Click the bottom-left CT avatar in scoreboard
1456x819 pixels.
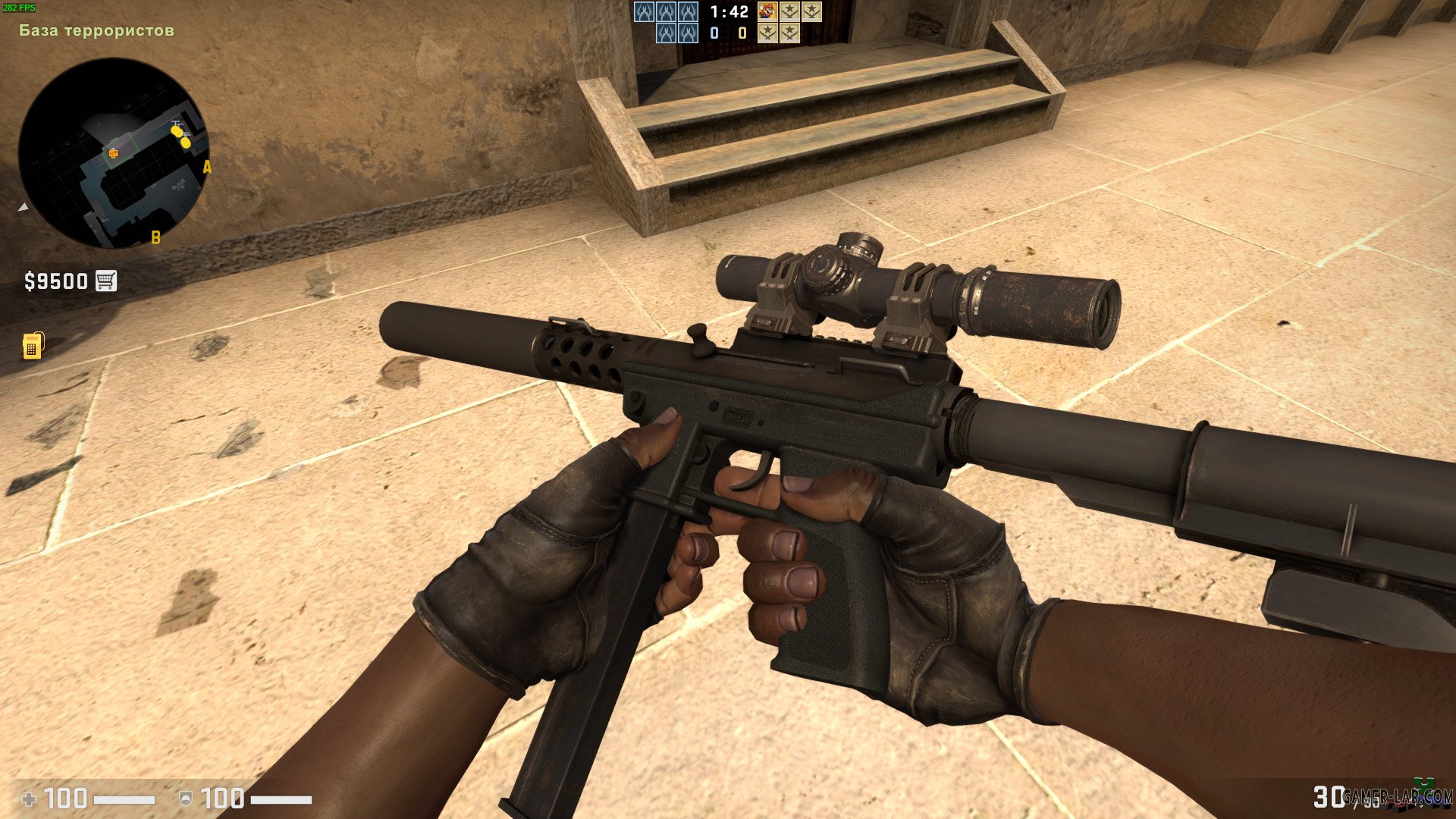(666, 33)
